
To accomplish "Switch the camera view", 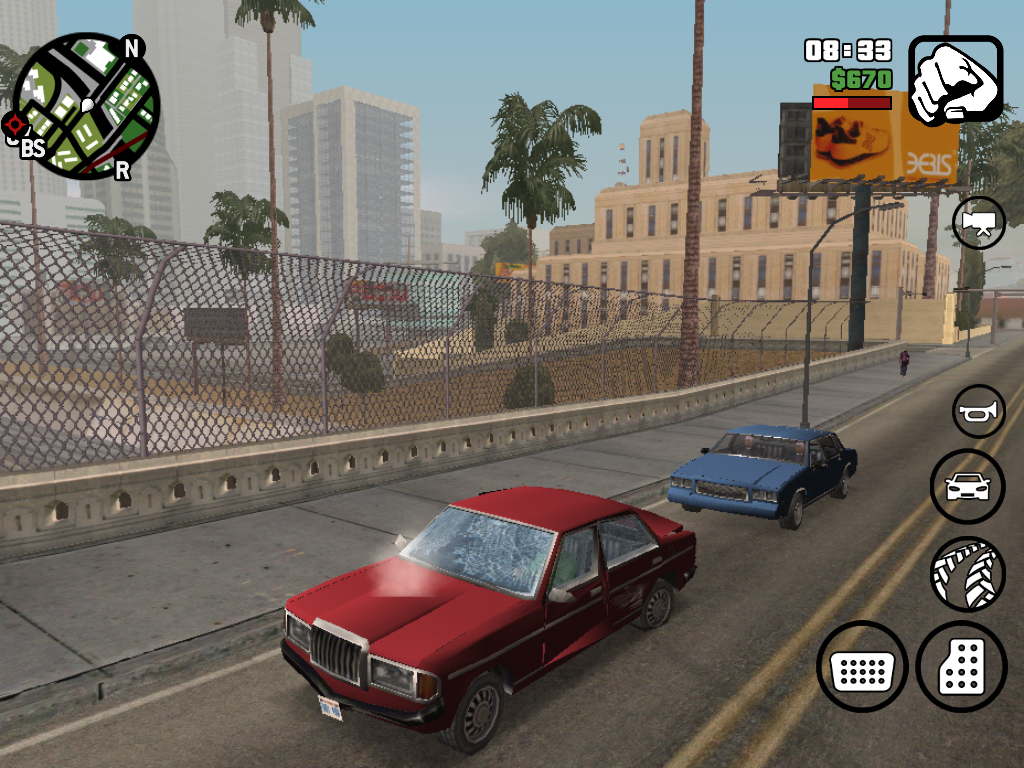I will (x=978, y=222).
